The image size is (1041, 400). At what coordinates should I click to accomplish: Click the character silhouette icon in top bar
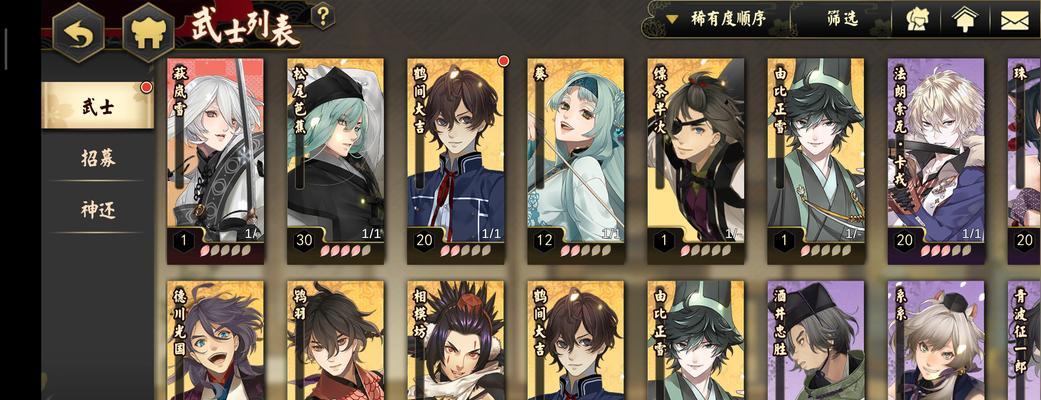point(917,19)
